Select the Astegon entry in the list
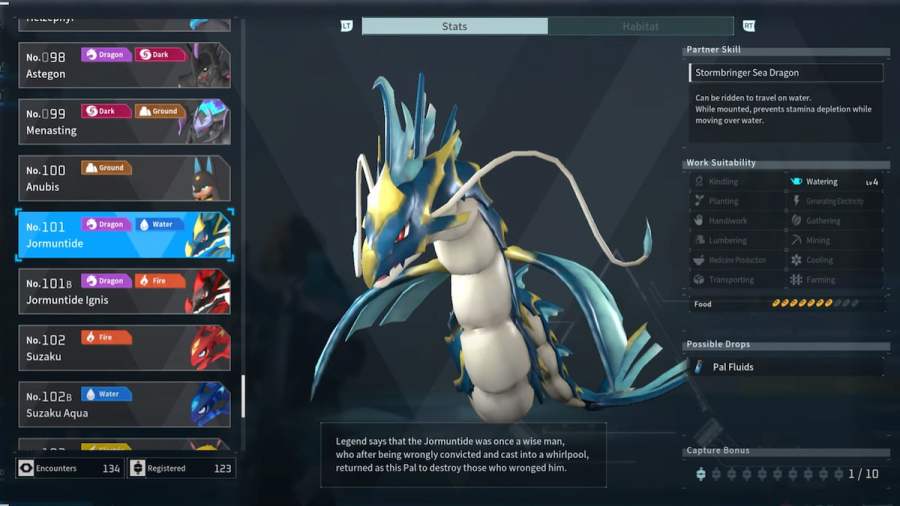This screenshot has width=900, height=506. (124, 65)
